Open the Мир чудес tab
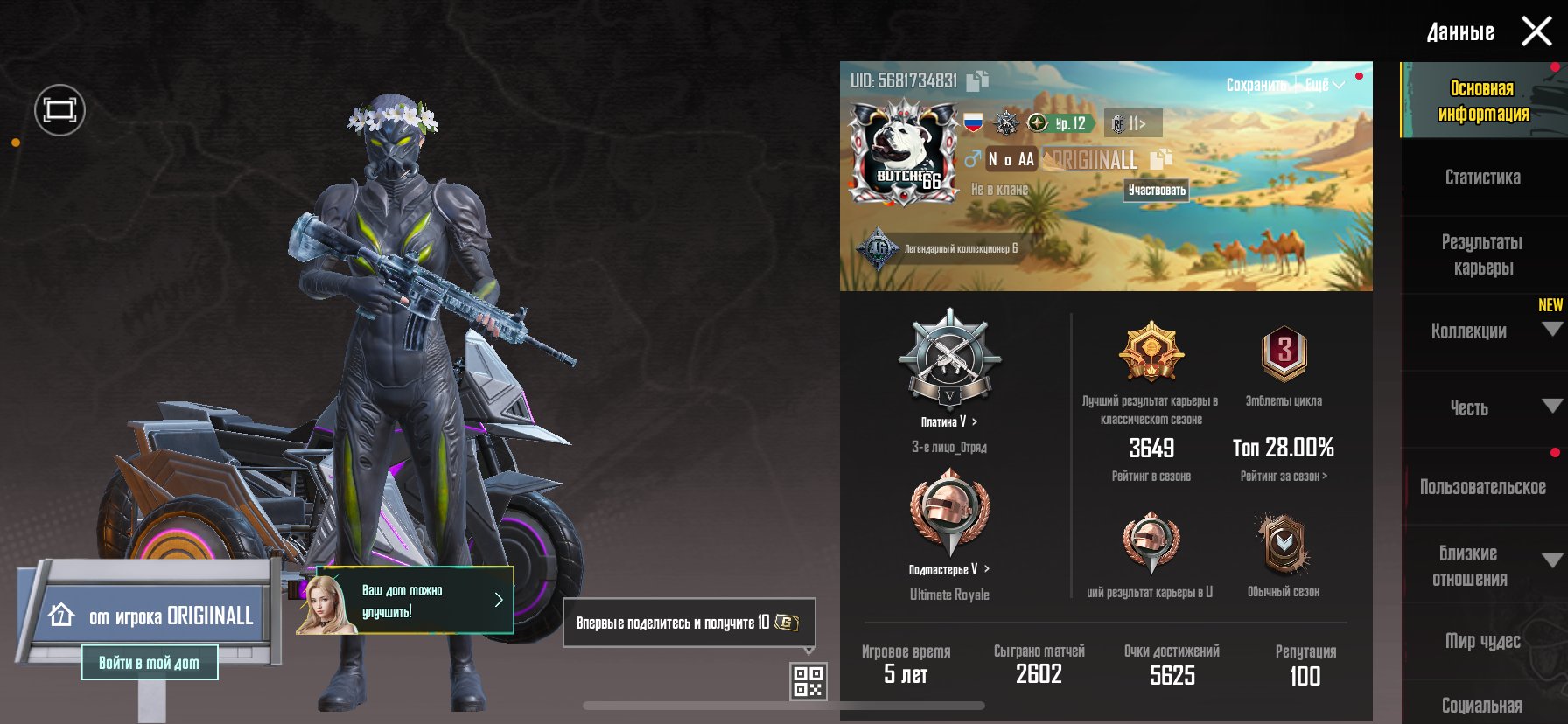Screen dimensions: 1568x724 pyautogui.click(x=1482, y=641)
